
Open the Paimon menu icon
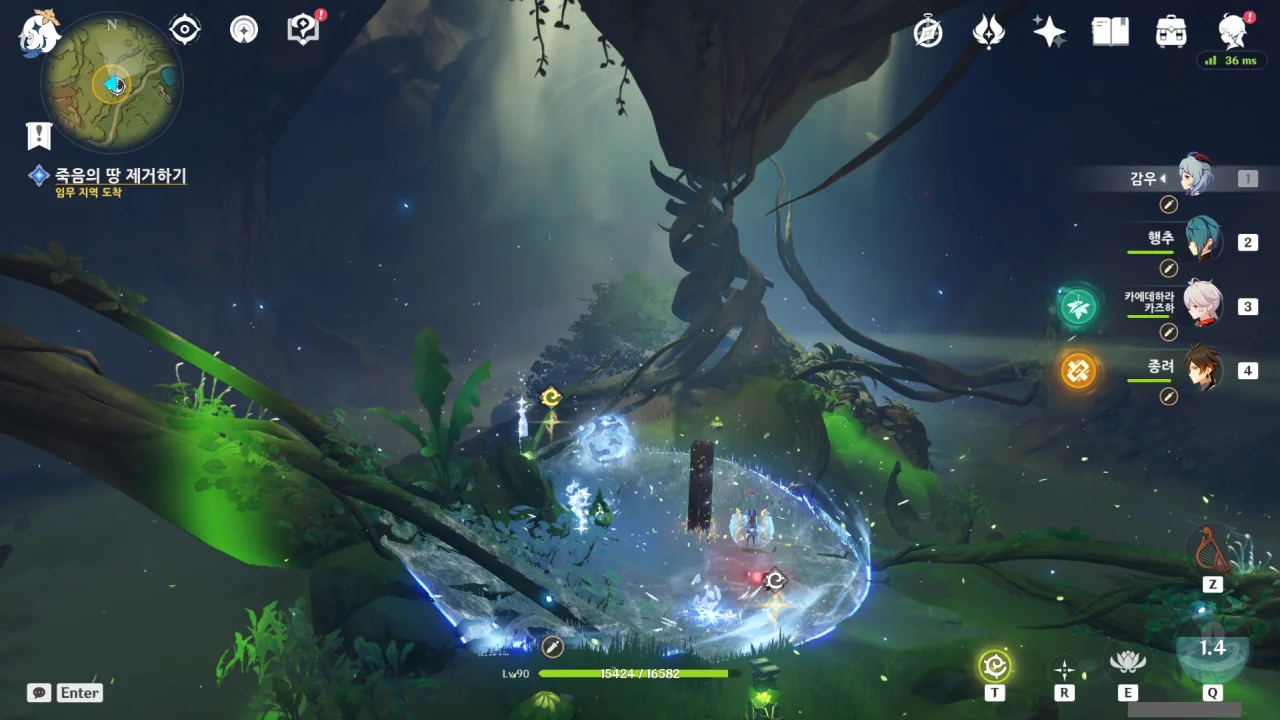(x=41, y=30)
